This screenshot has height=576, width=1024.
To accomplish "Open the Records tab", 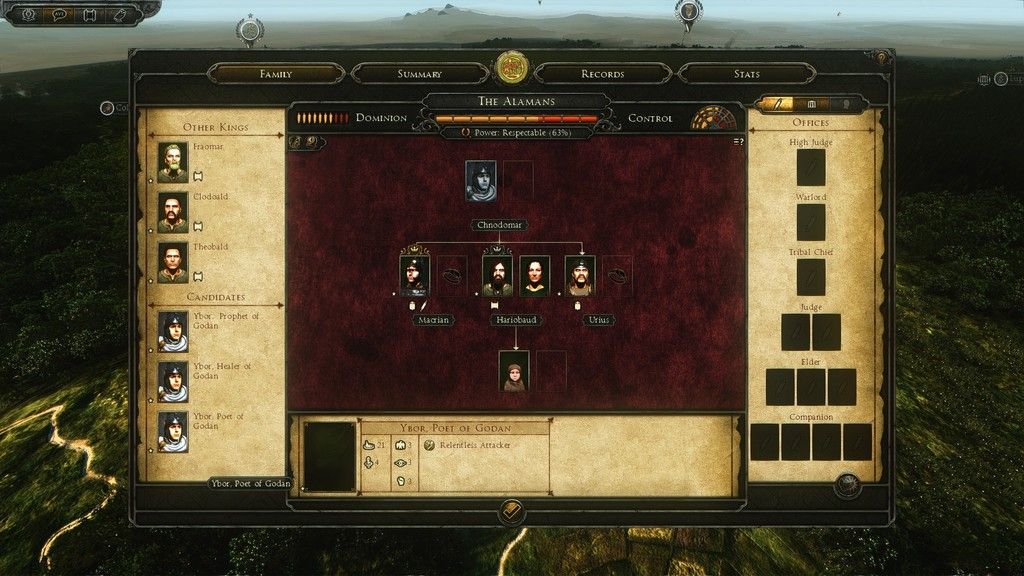I will pyautogui.click(x=603, y=74).
